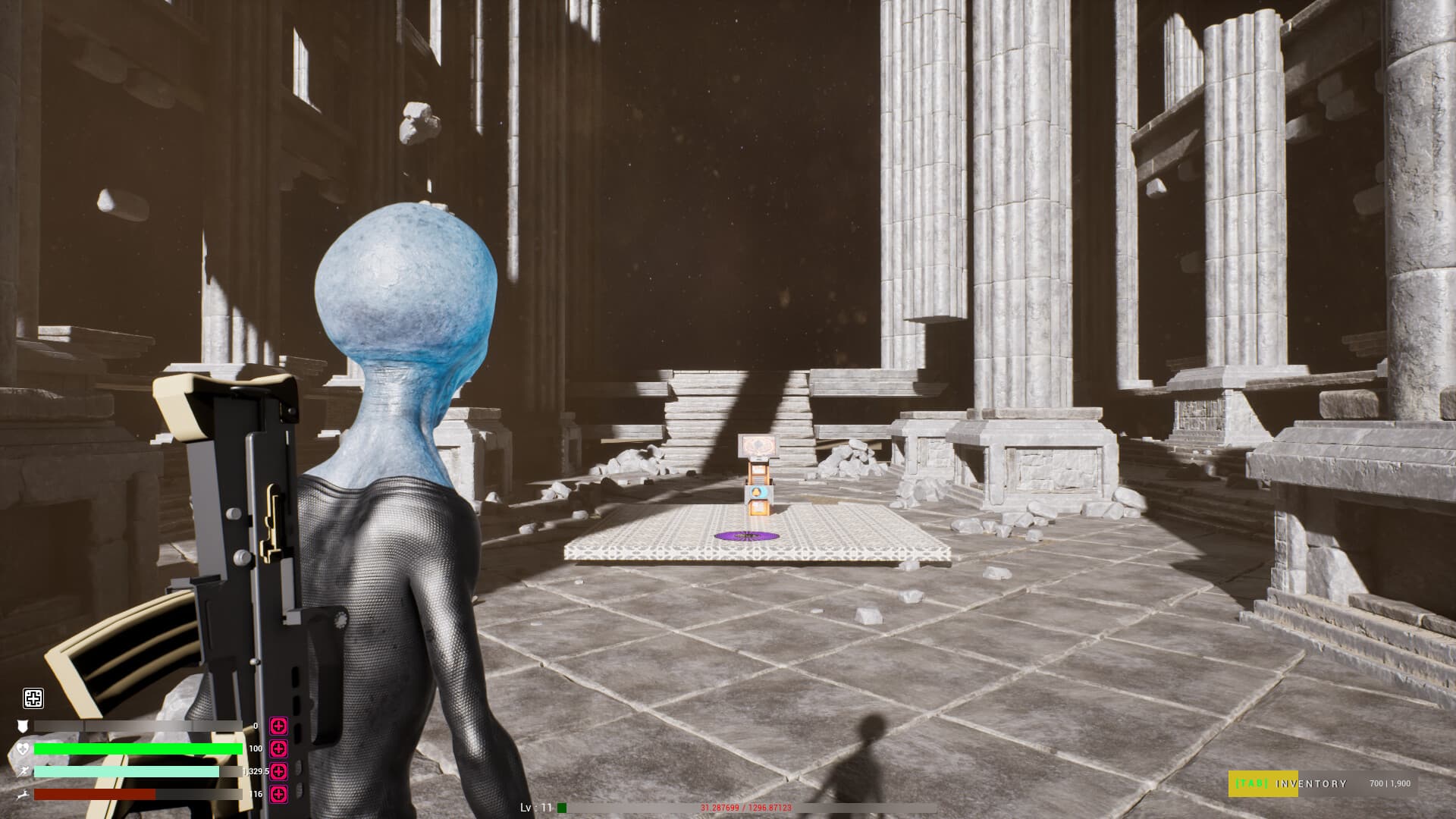
Task: Click the shield armor icon
Action: point(24,725)
